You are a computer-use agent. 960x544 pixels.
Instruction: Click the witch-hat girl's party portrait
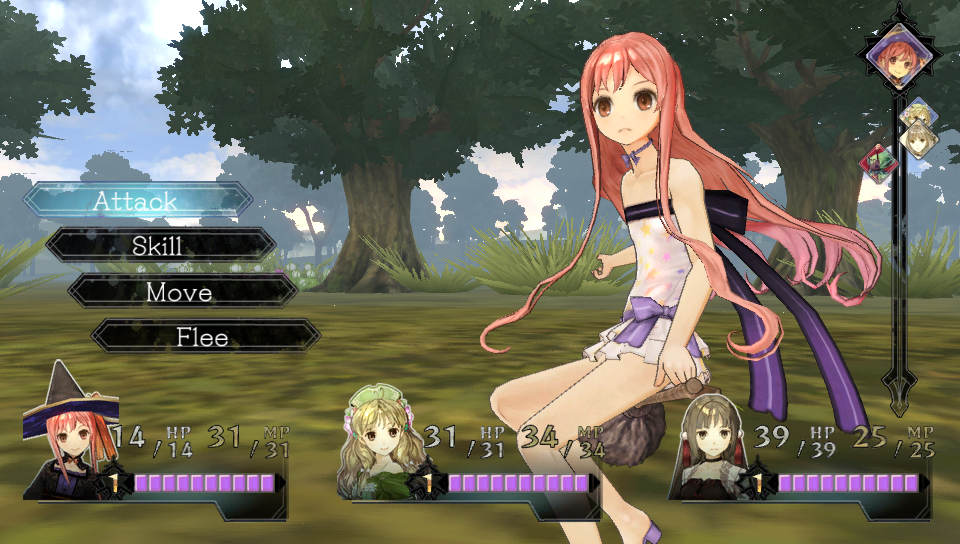click(x=68, y=436)
